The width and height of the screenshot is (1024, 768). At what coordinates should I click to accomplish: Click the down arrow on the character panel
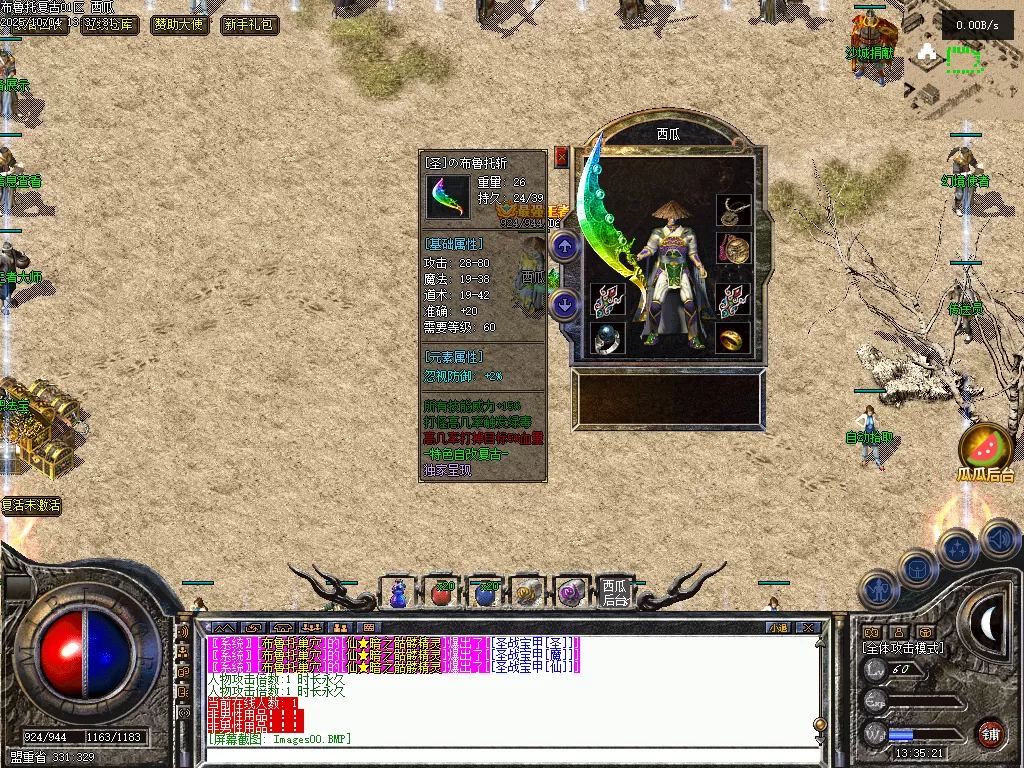pyautogui.click(x=564, y=304)
